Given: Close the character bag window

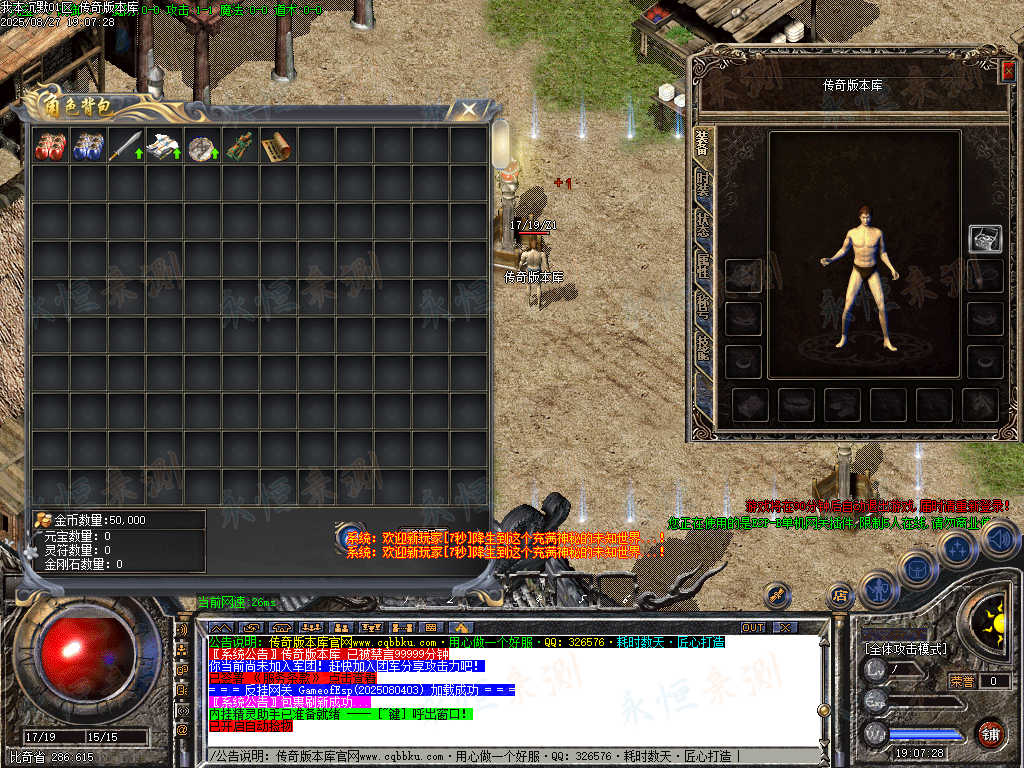Looking at the screenshot, I should [x=467, y=109].
